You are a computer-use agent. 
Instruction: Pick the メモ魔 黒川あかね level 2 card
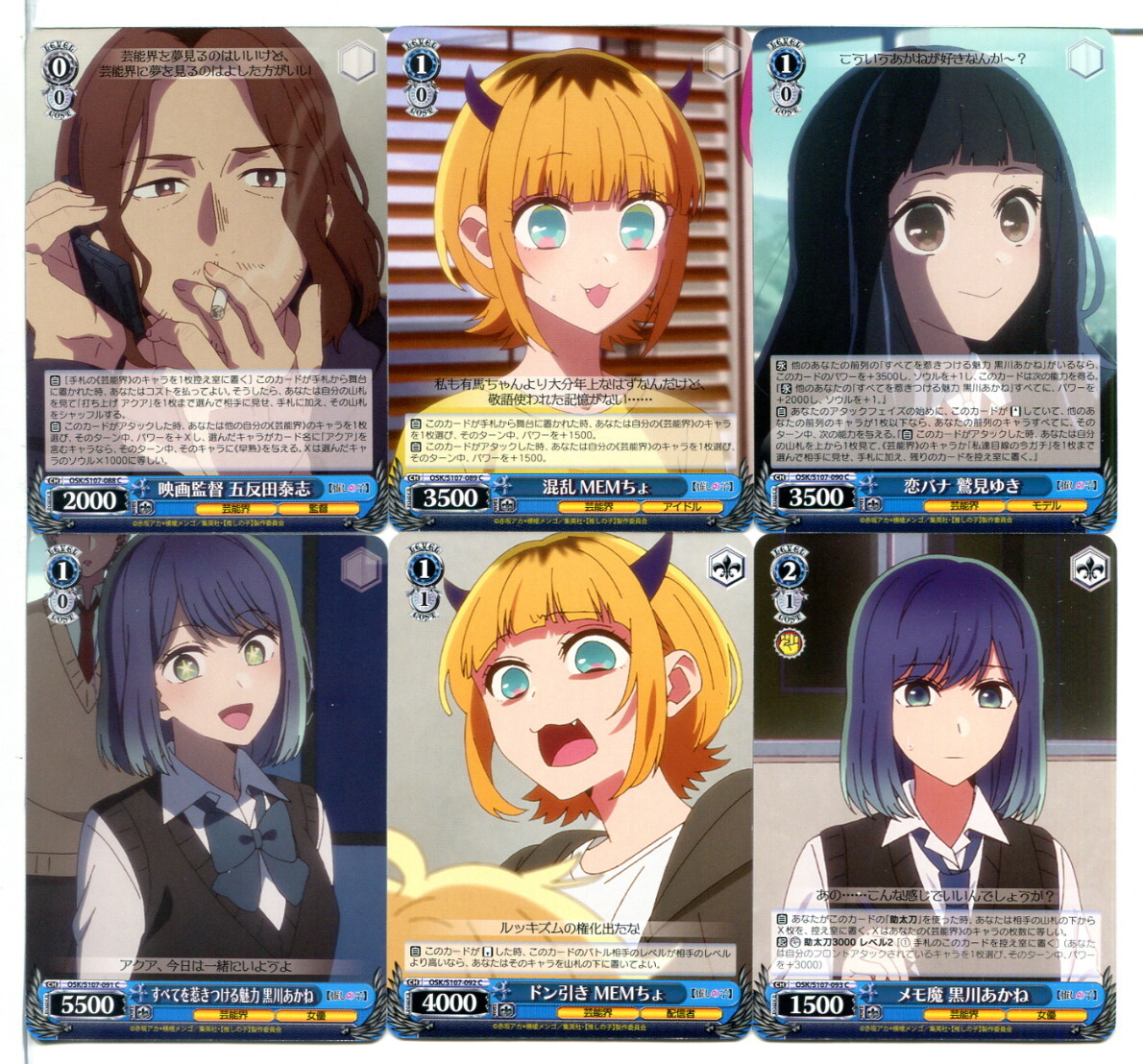click(936, 787)
